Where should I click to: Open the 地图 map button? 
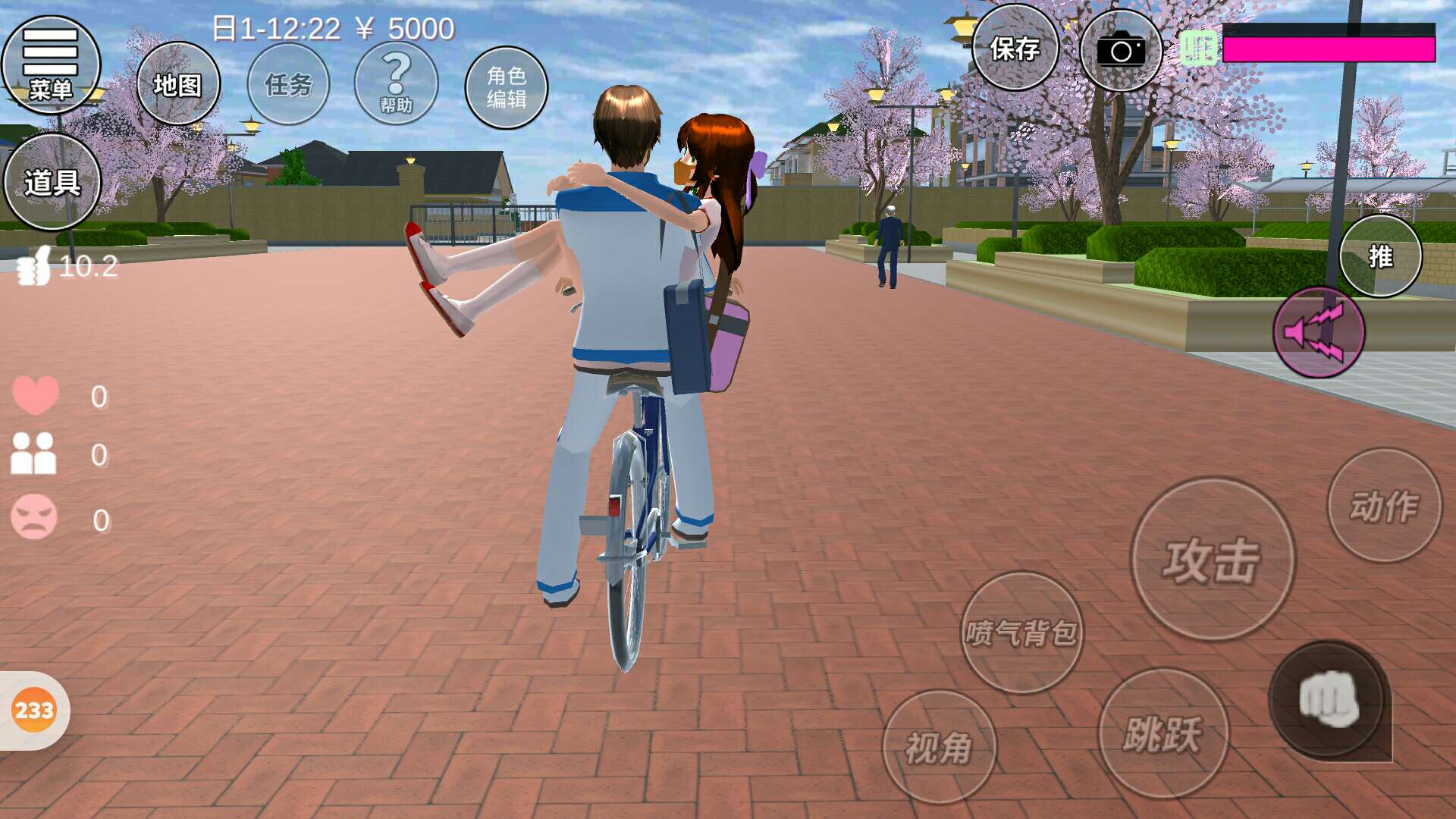pyautogui.click(x=178, y=84)
